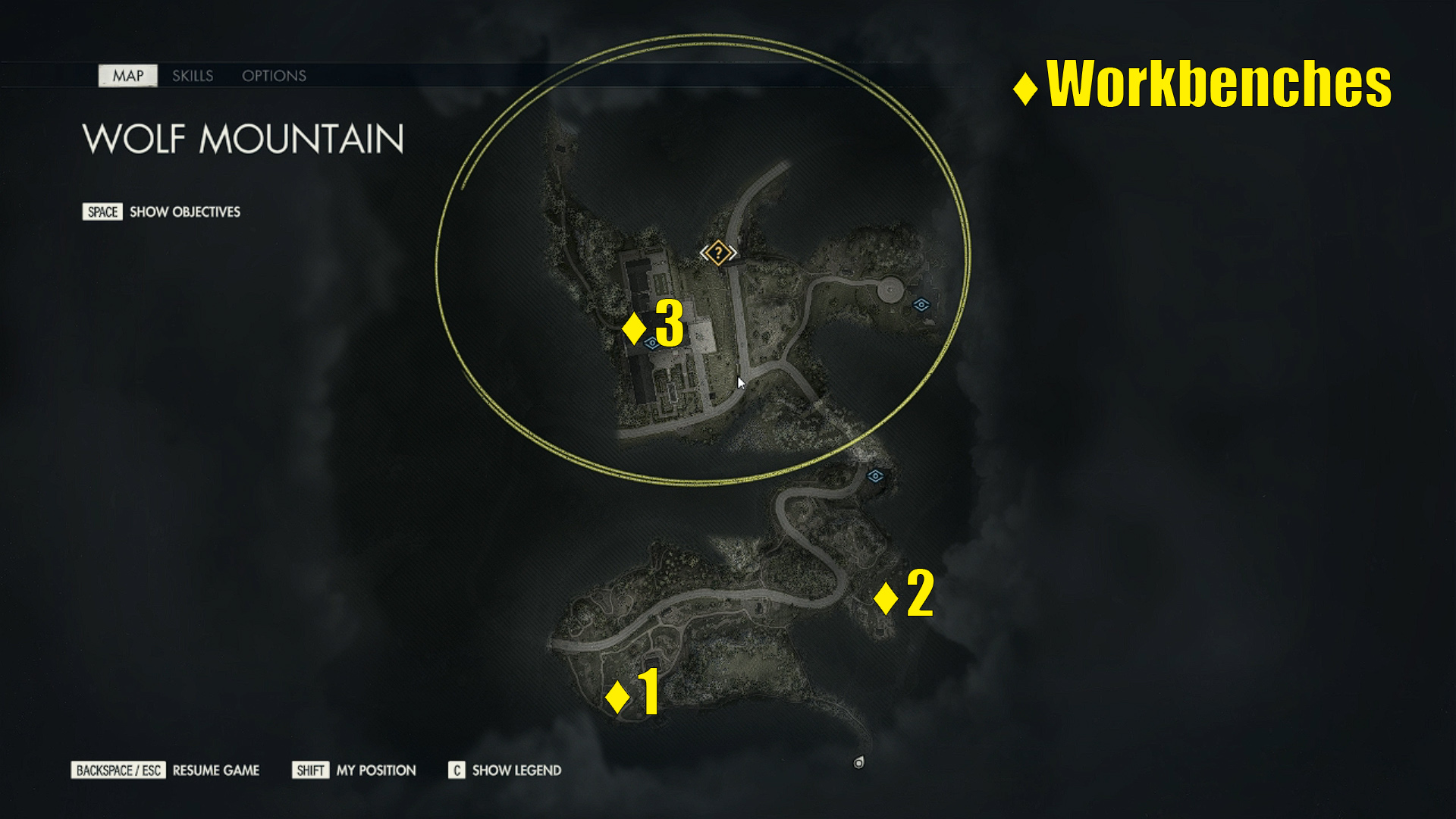Viewport: 1456px width, 819px height.
Task: Select the eye icon near the roundabout
Action: tap(920, 306)
